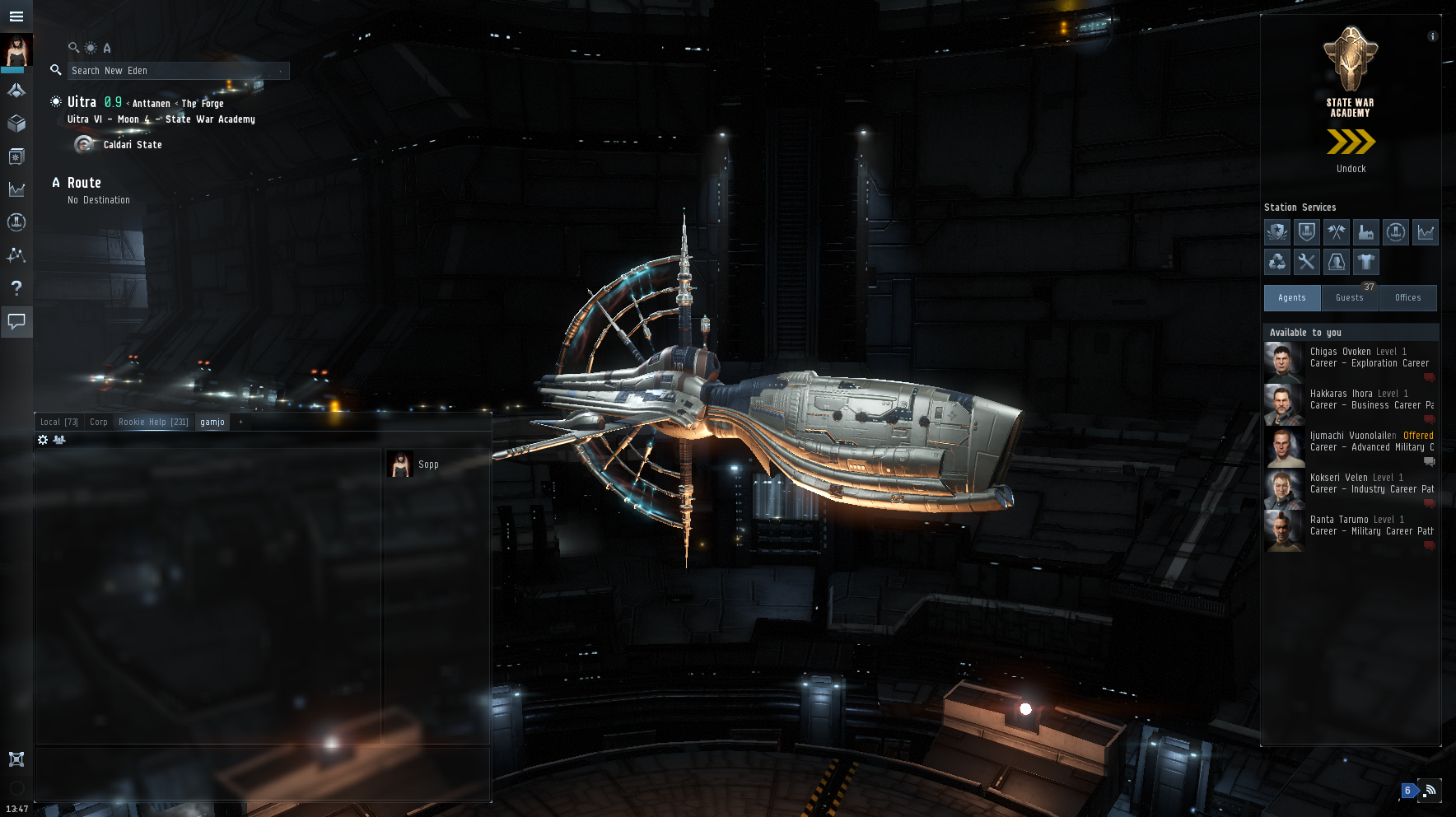Open the Neocom hamburger menu
This screenshot has height=817, width=1456.
pos(16,16)
